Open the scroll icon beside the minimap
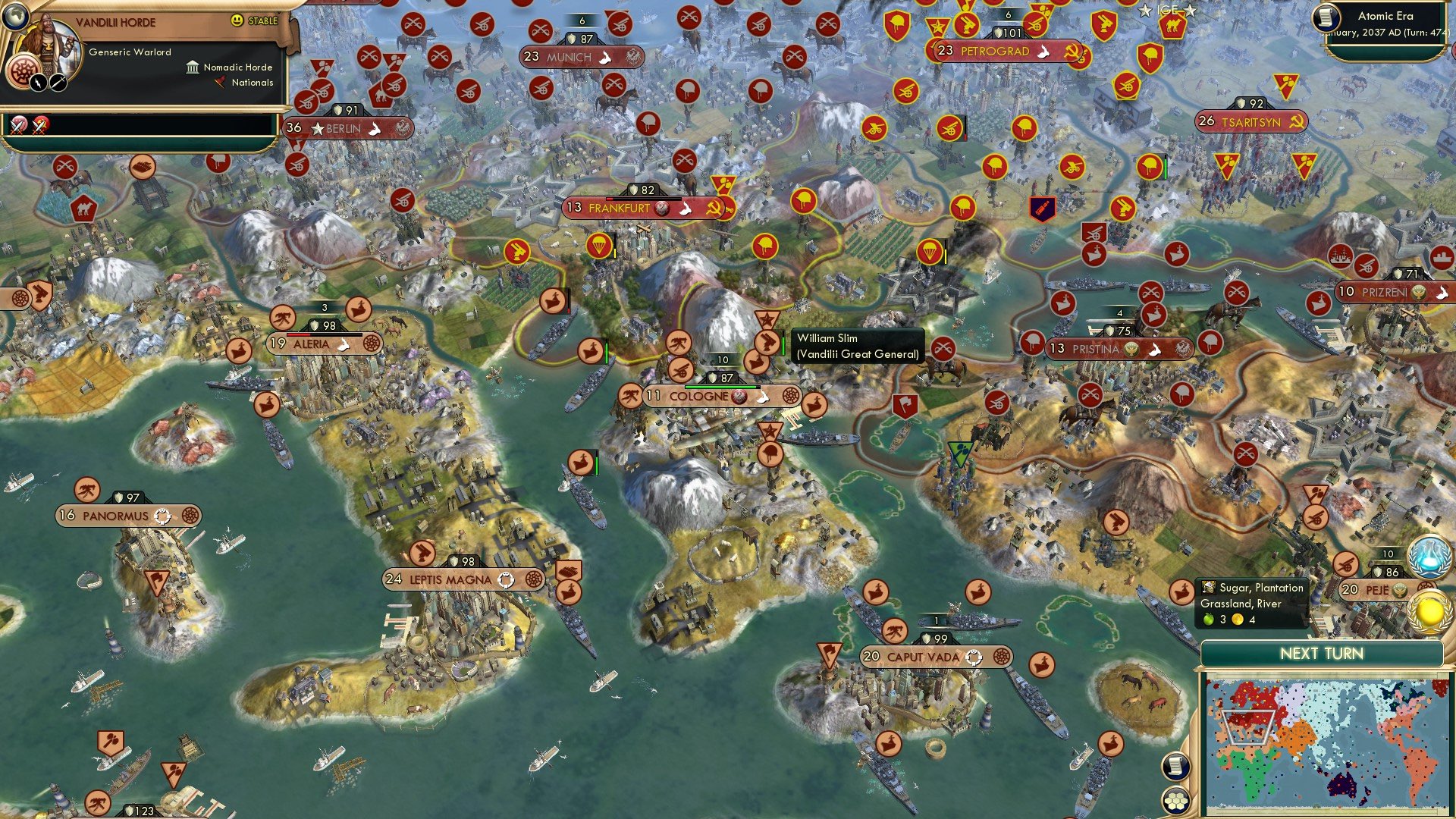This screenshot has width=1456, height=819. [1175, 766]
